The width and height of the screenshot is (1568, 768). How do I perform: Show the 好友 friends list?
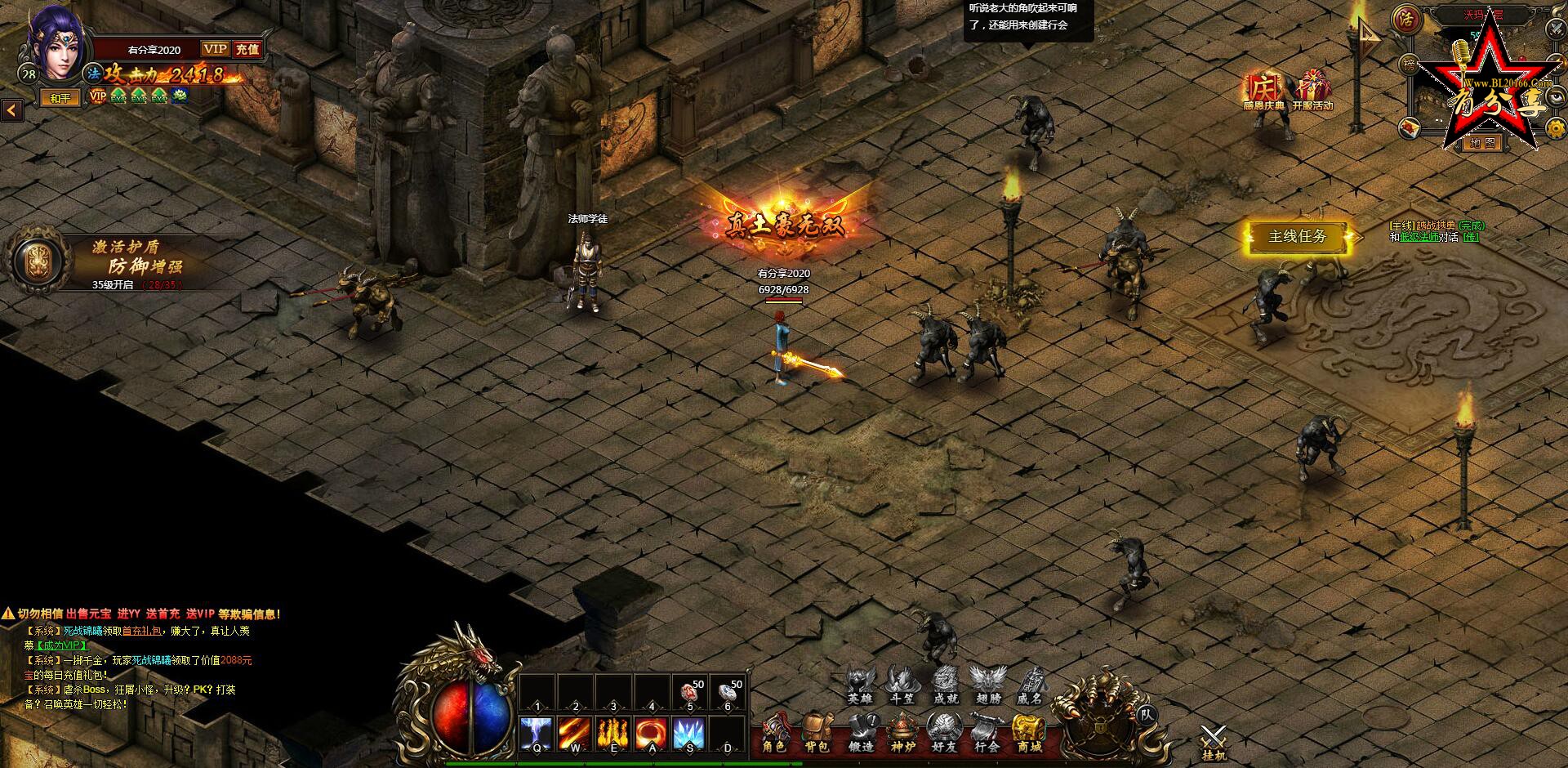(944, 731)
